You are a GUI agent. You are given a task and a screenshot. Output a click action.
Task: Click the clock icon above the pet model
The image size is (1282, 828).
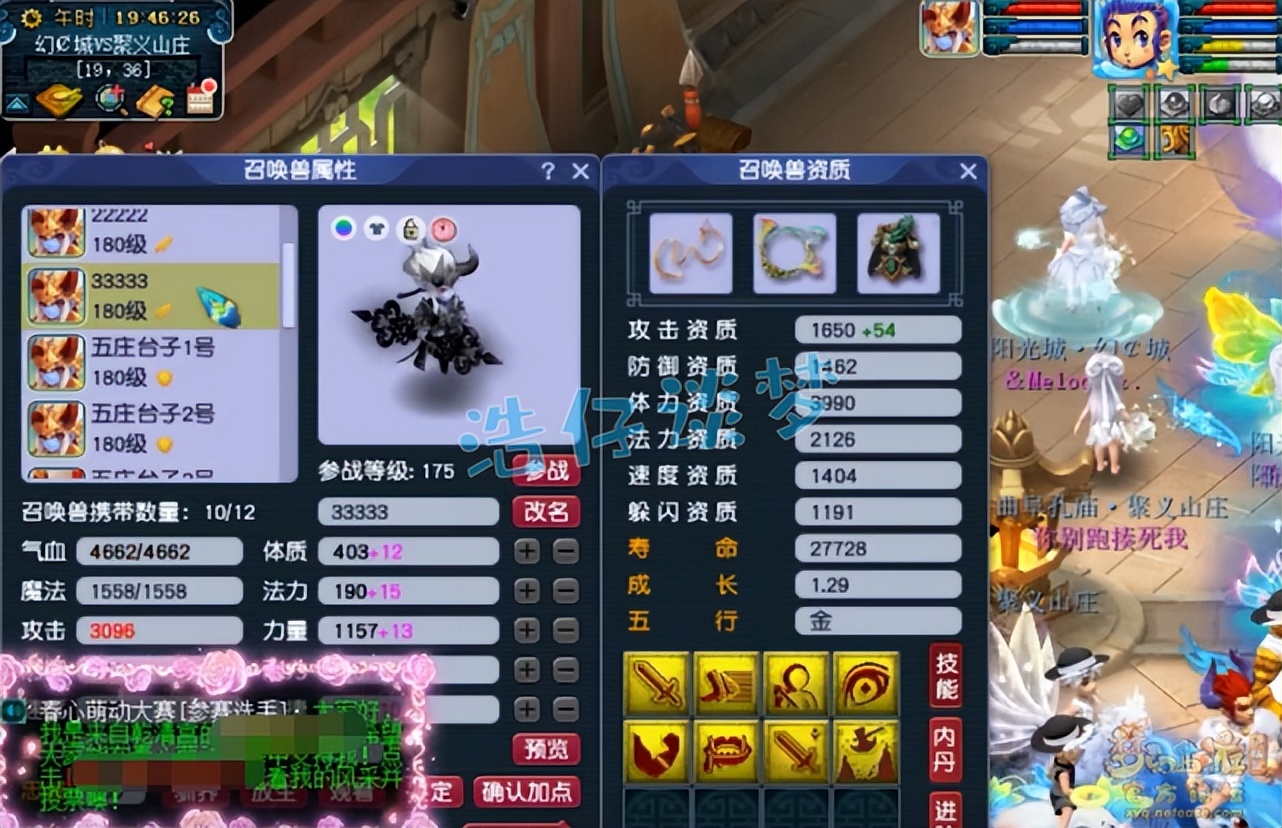click(442, 228)
